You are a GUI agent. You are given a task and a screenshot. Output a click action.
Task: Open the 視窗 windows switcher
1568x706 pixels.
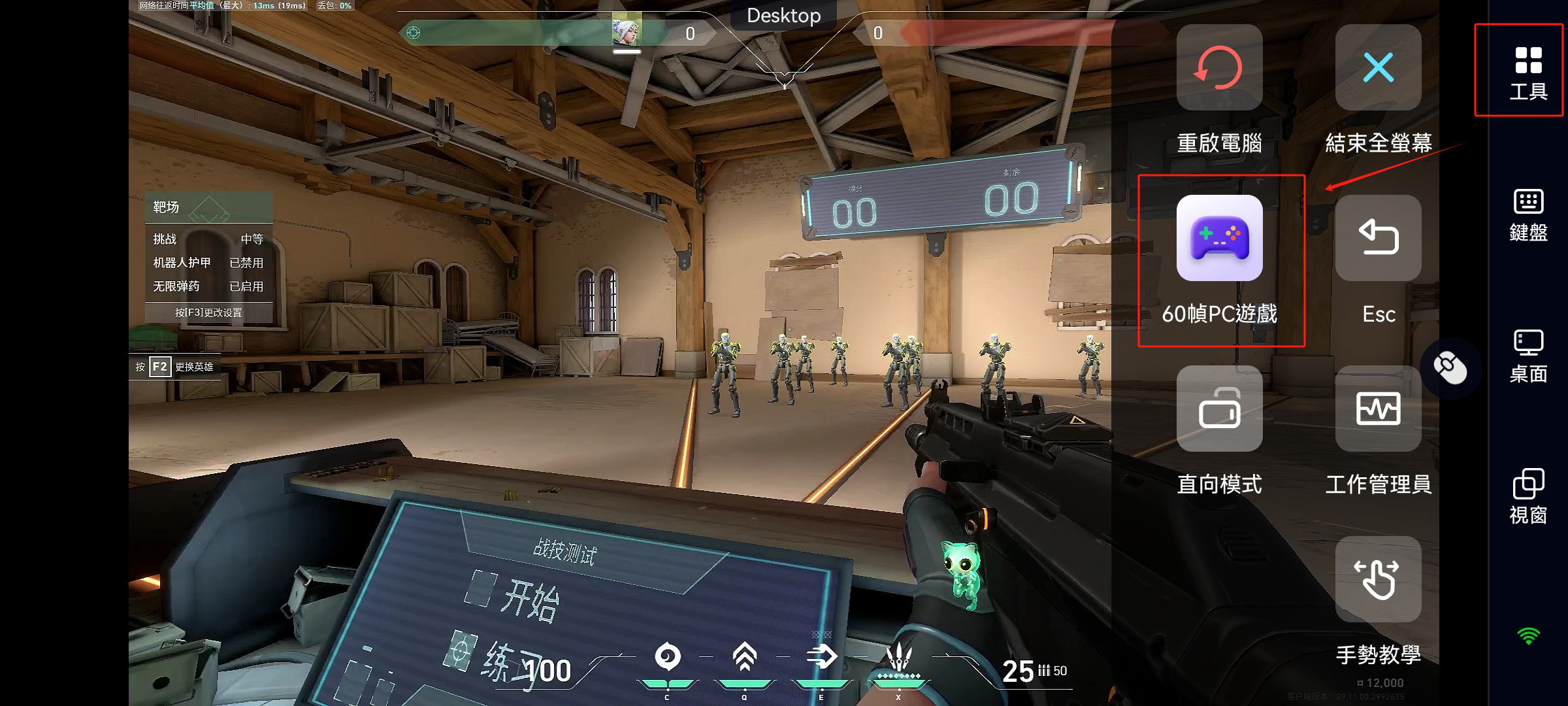click(1527, 496)
